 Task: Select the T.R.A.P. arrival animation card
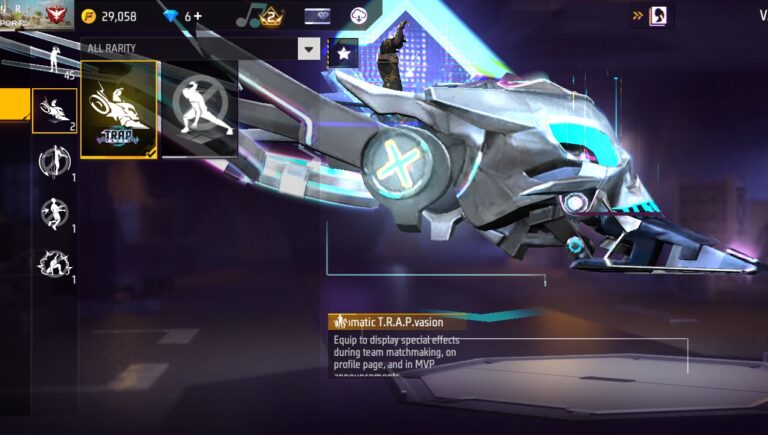point(119,110)
